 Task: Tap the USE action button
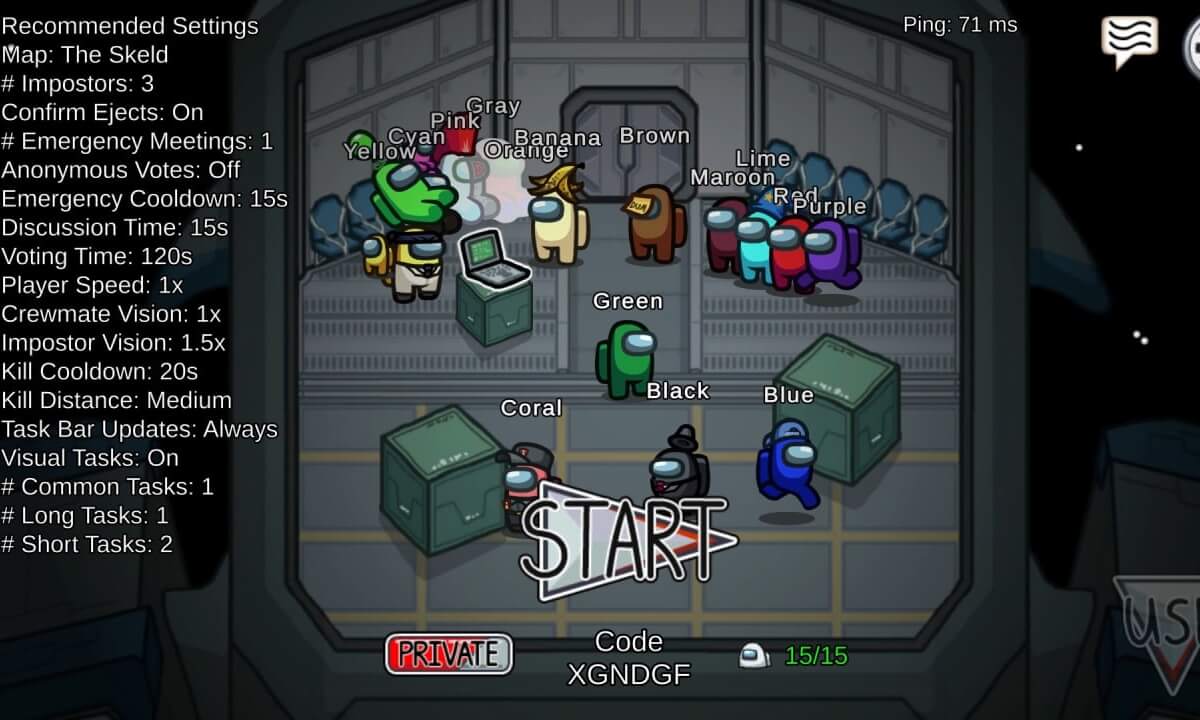coord(1162,632)
